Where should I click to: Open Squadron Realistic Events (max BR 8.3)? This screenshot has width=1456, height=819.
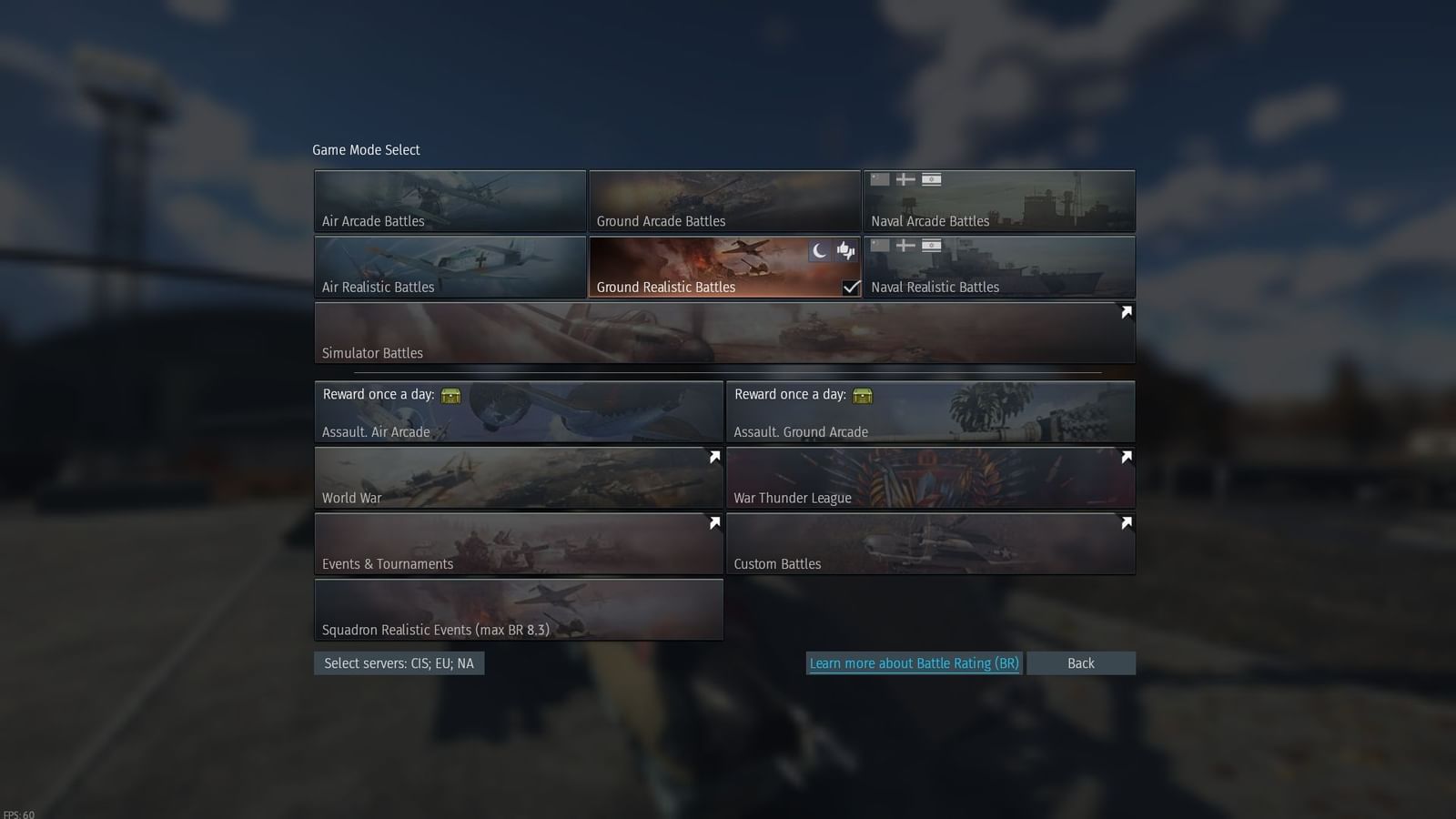coord(519,610)
